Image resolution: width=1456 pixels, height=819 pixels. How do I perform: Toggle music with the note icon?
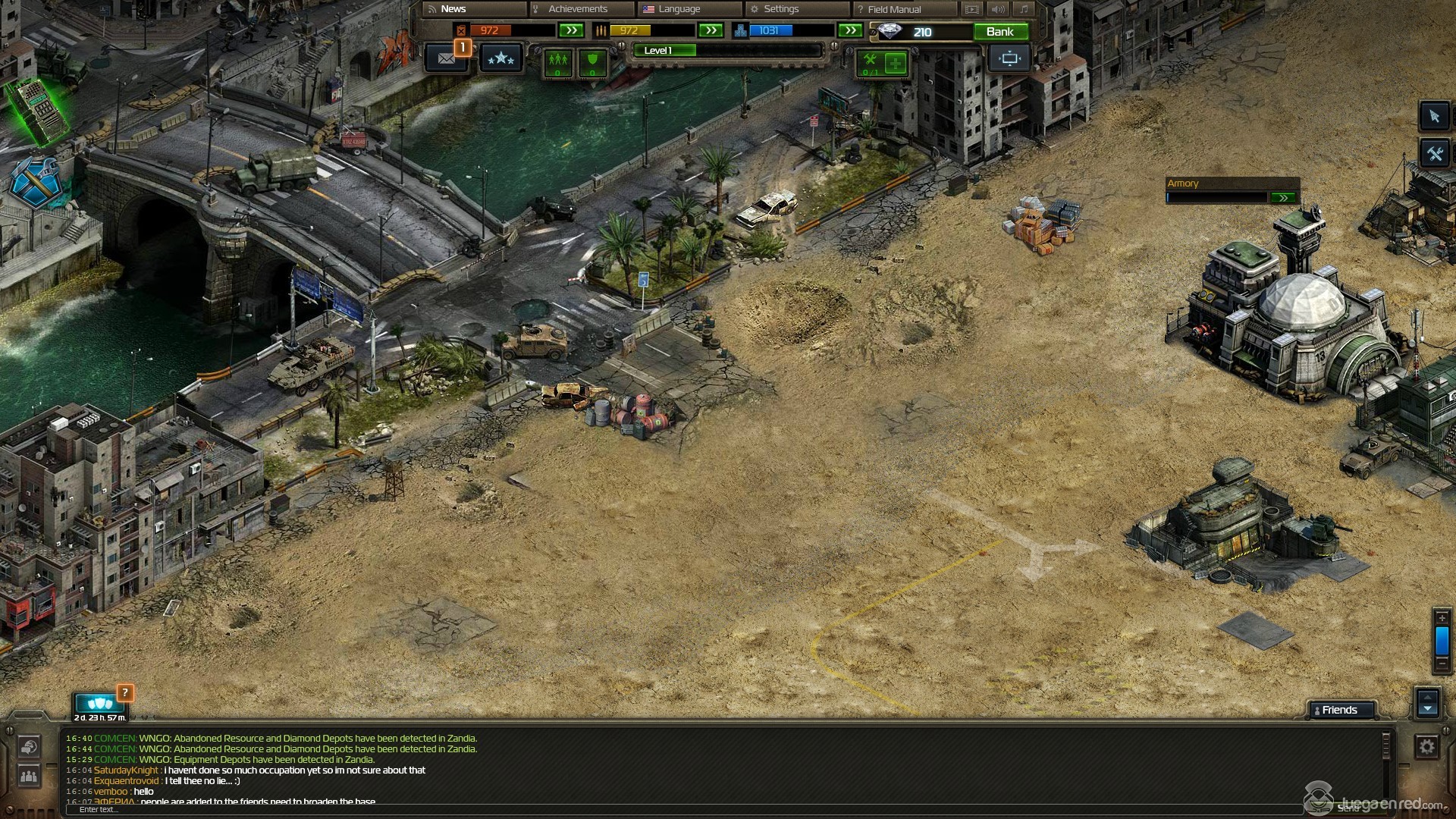pyautogui.click(x=1024, y=9)
